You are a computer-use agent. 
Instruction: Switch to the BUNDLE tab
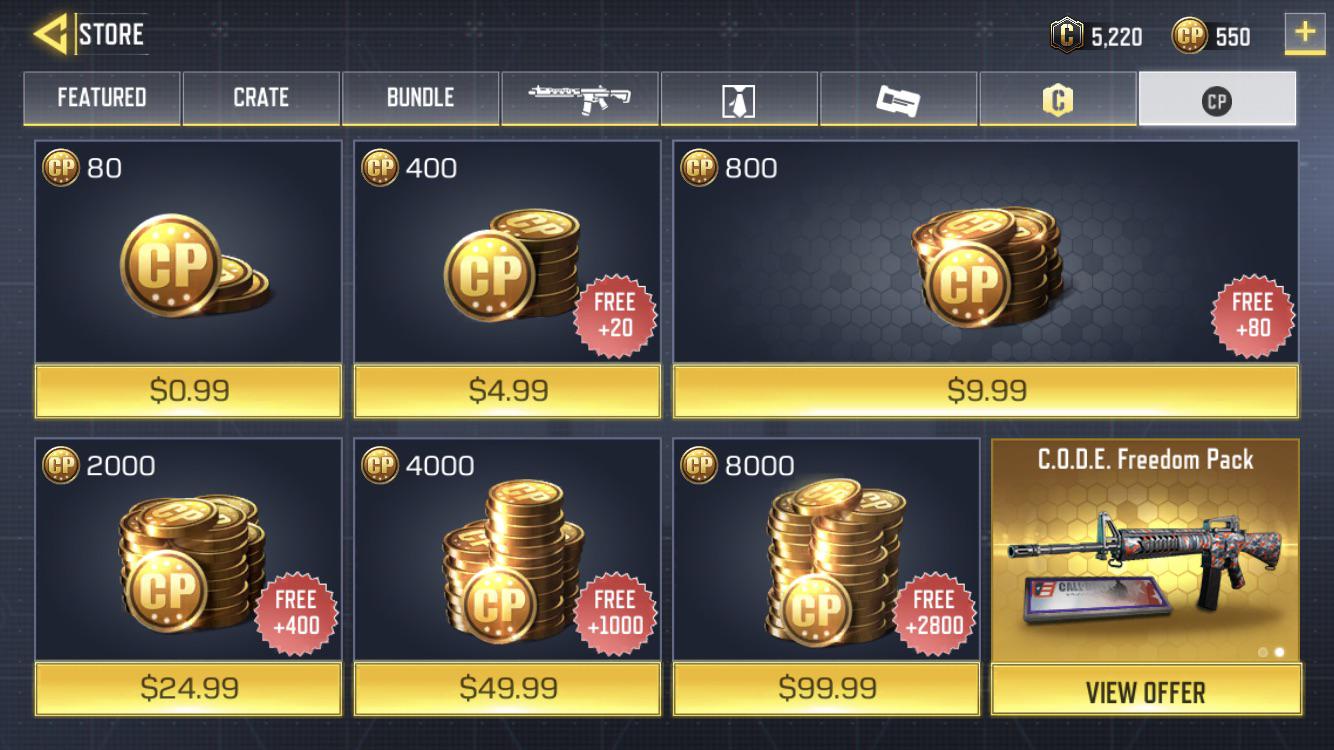pos(420,98)
